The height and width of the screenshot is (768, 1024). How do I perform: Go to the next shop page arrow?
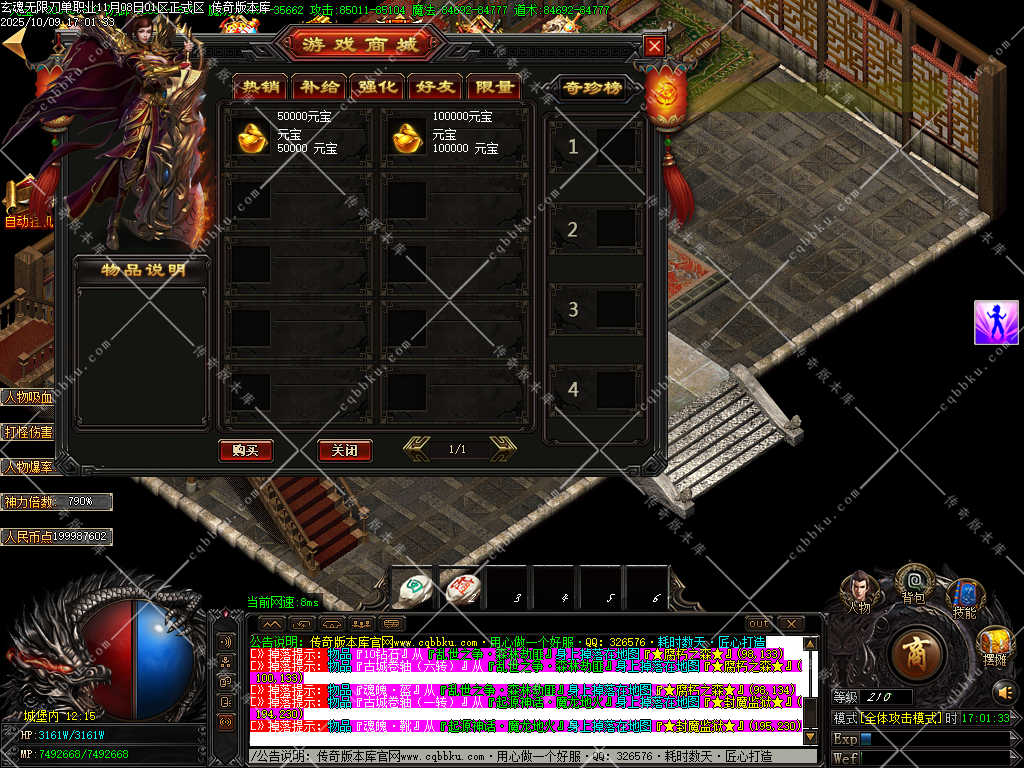(503, 449)
